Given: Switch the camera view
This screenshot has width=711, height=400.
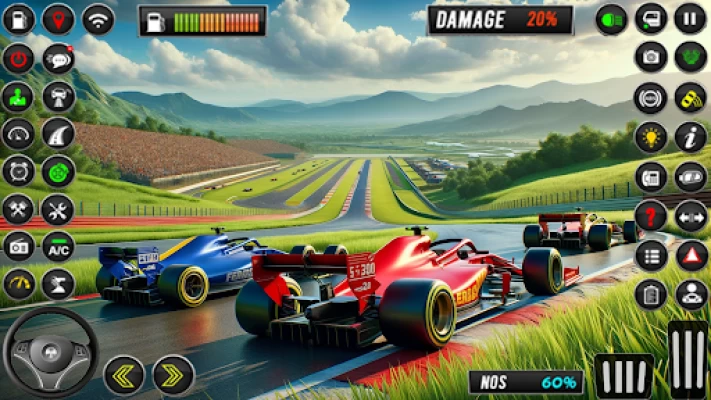Looking at the screenshot, I should click(651, 57).
